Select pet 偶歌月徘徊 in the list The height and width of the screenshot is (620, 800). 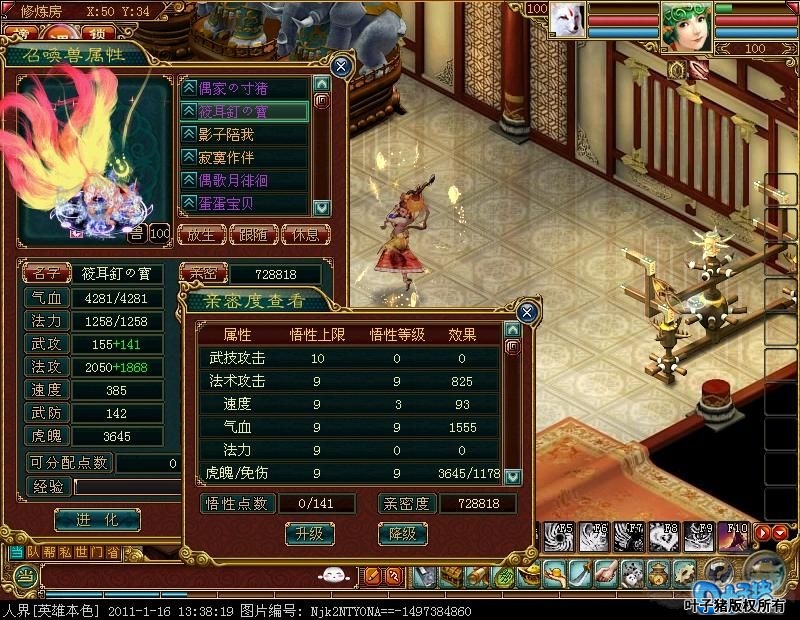coord(245,180)
